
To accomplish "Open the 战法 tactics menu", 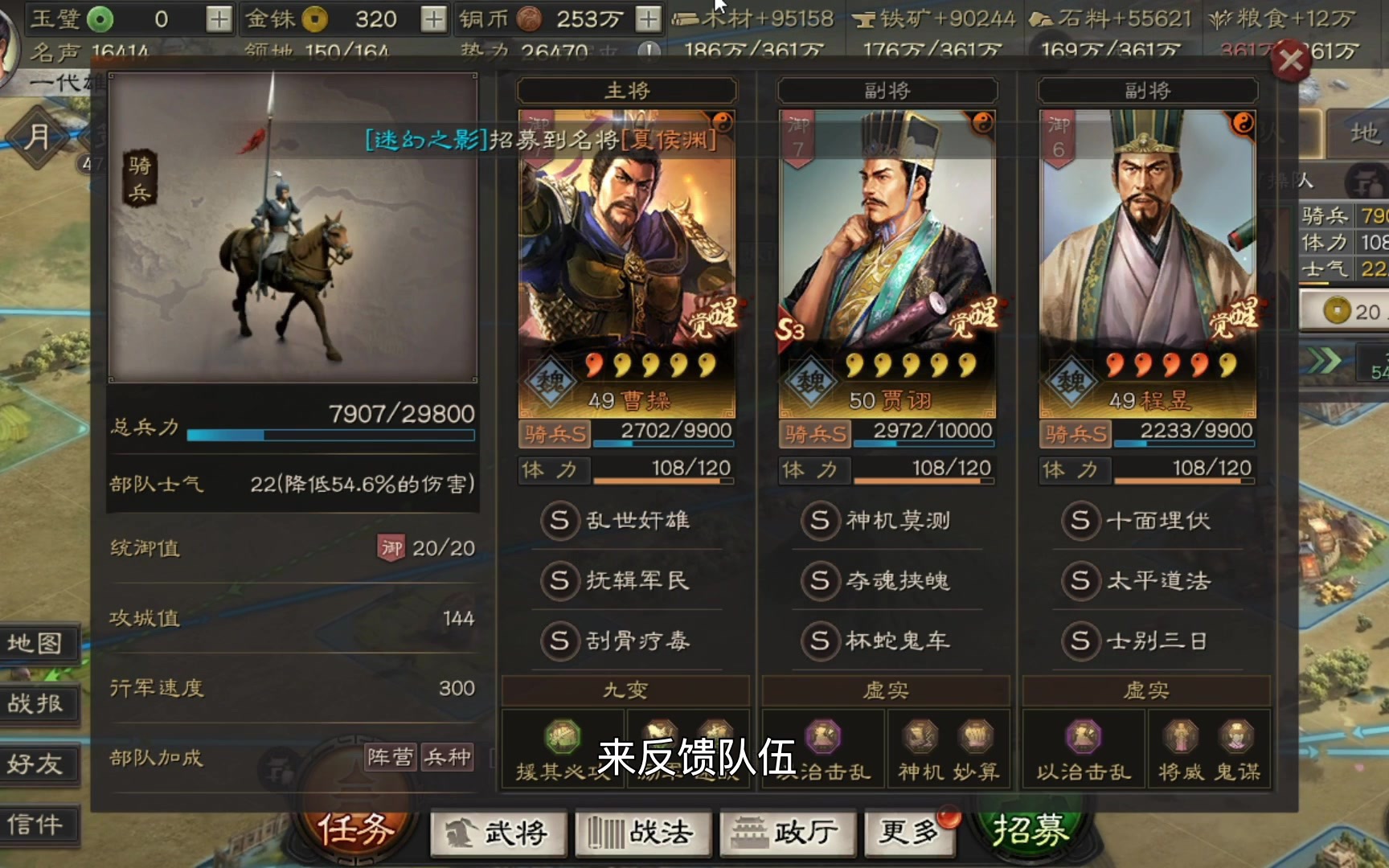I will pyautogui.click(x=643, y=833).
